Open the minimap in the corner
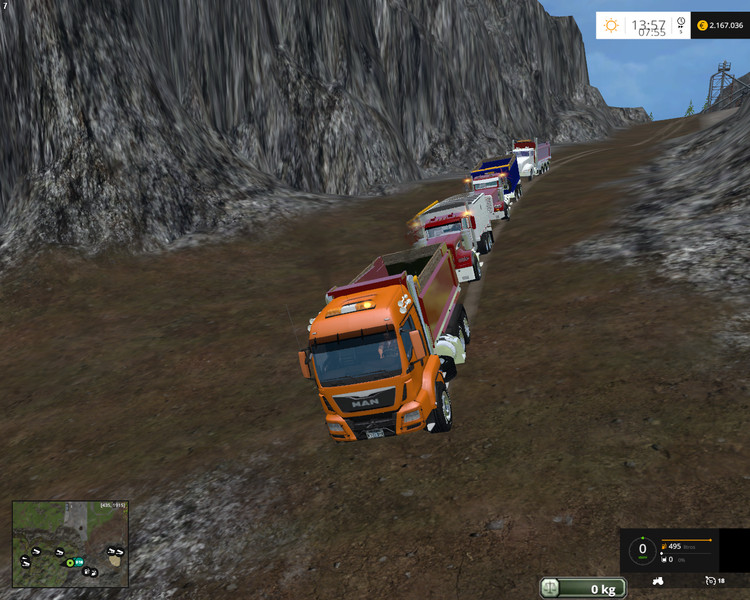750x600 pixels. (x=70, y=543)
